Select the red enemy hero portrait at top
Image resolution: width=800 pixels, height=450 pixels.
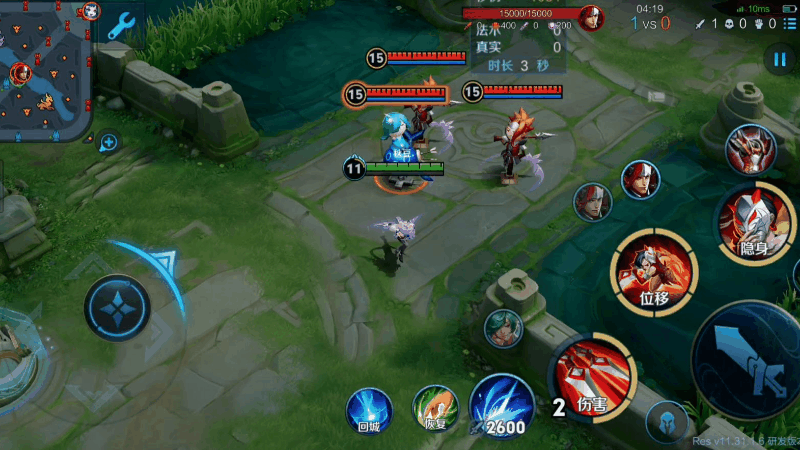[593, 18]
